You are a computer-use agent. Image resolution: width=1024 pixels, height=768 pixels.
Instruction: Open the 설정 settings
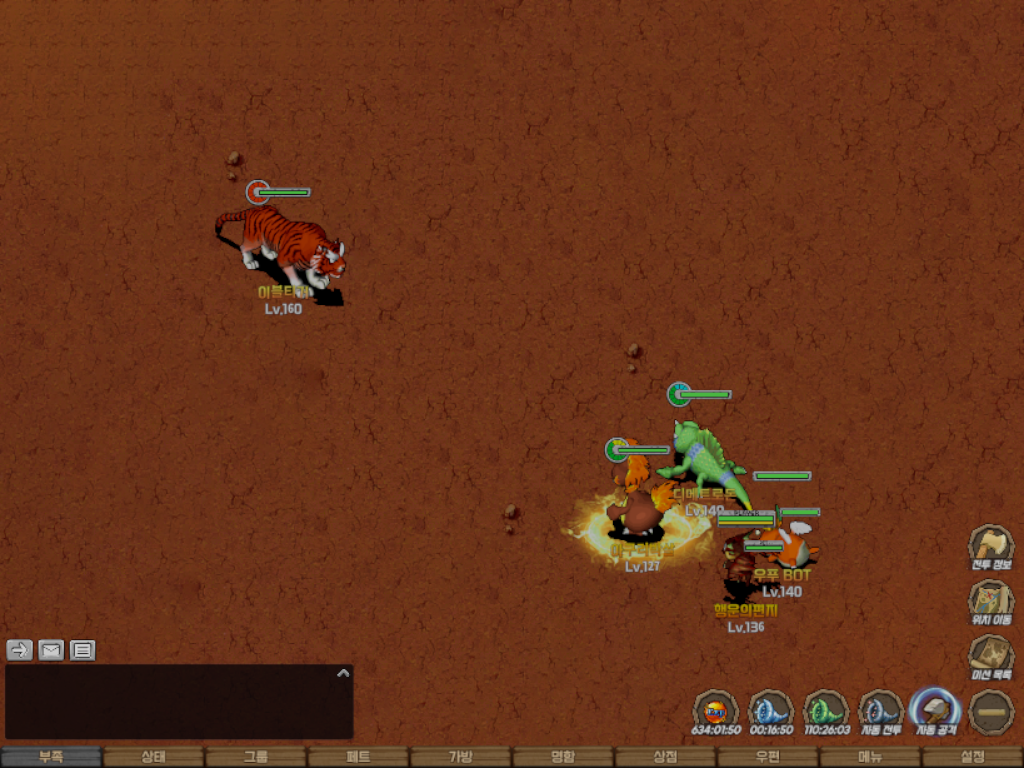coord(972,757)
